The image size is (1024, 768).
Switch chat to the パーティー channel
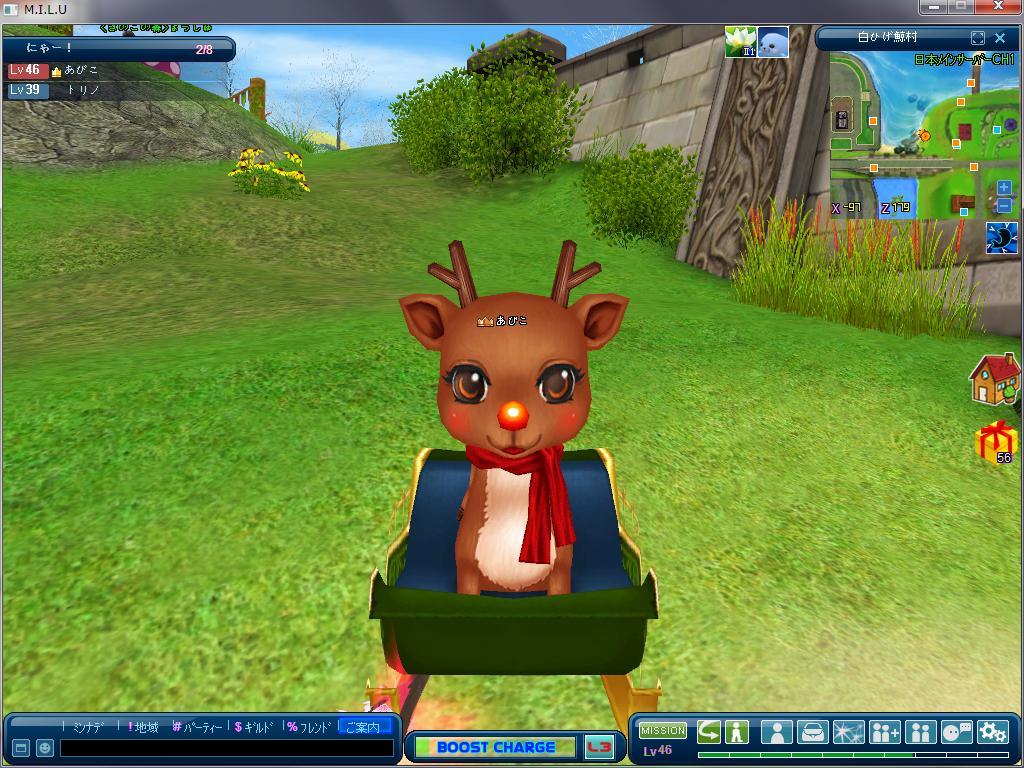200,727
